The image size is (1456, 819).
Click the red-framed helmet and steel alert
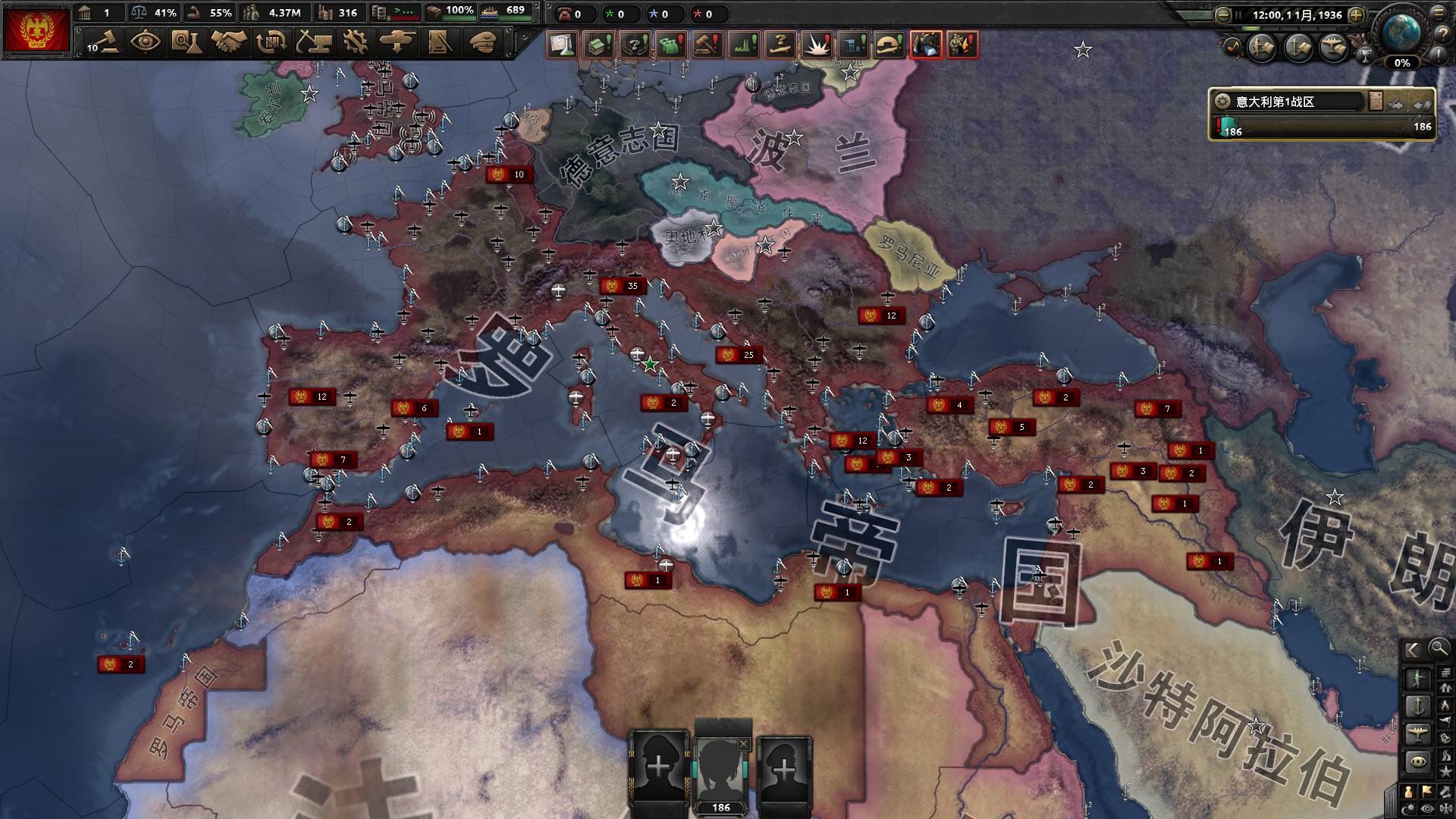[x=925, y=45]
